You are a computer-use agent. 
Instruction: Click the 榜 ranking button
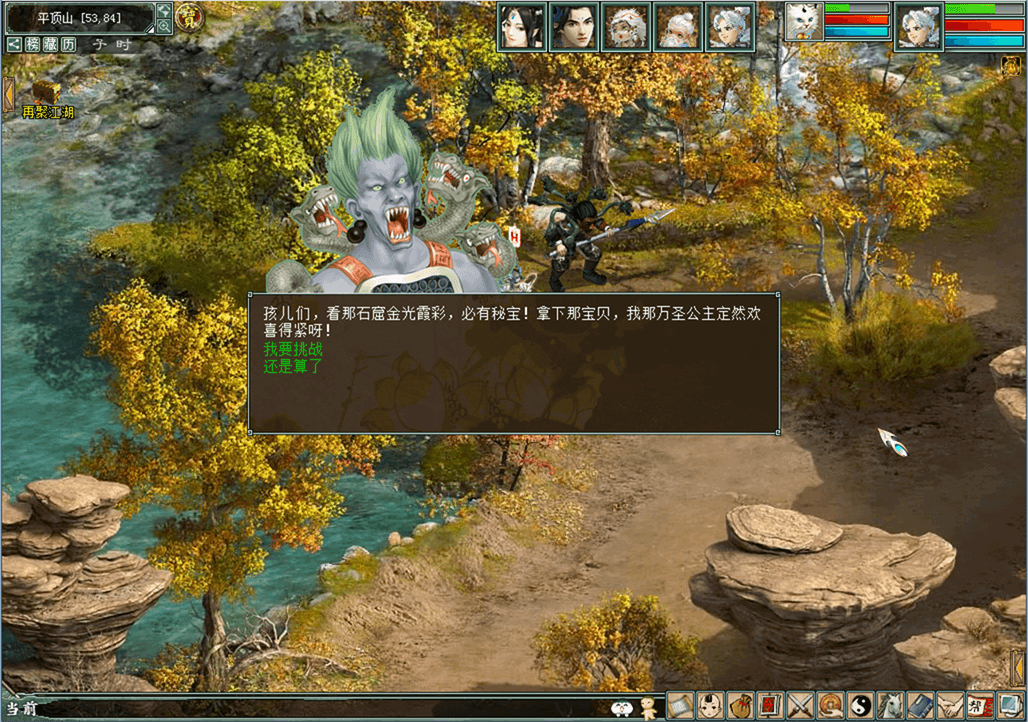(33, 45)
